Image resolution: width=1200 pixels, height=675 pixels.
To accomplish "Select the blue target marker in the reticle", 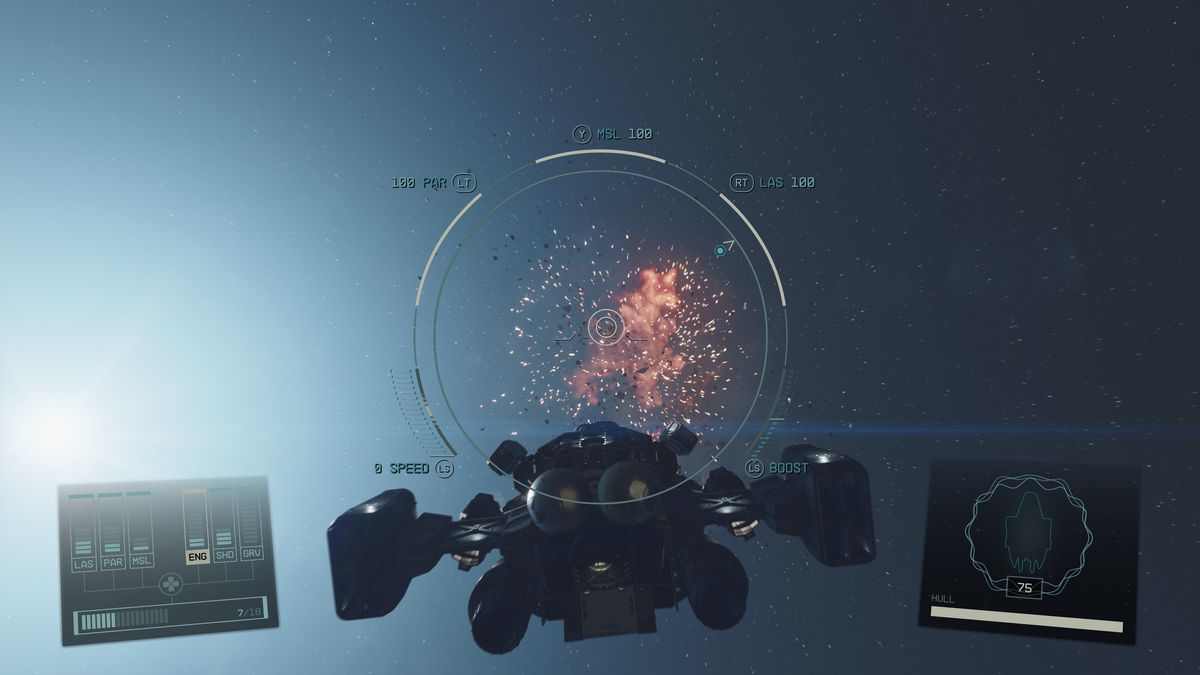I will point(720,250).
